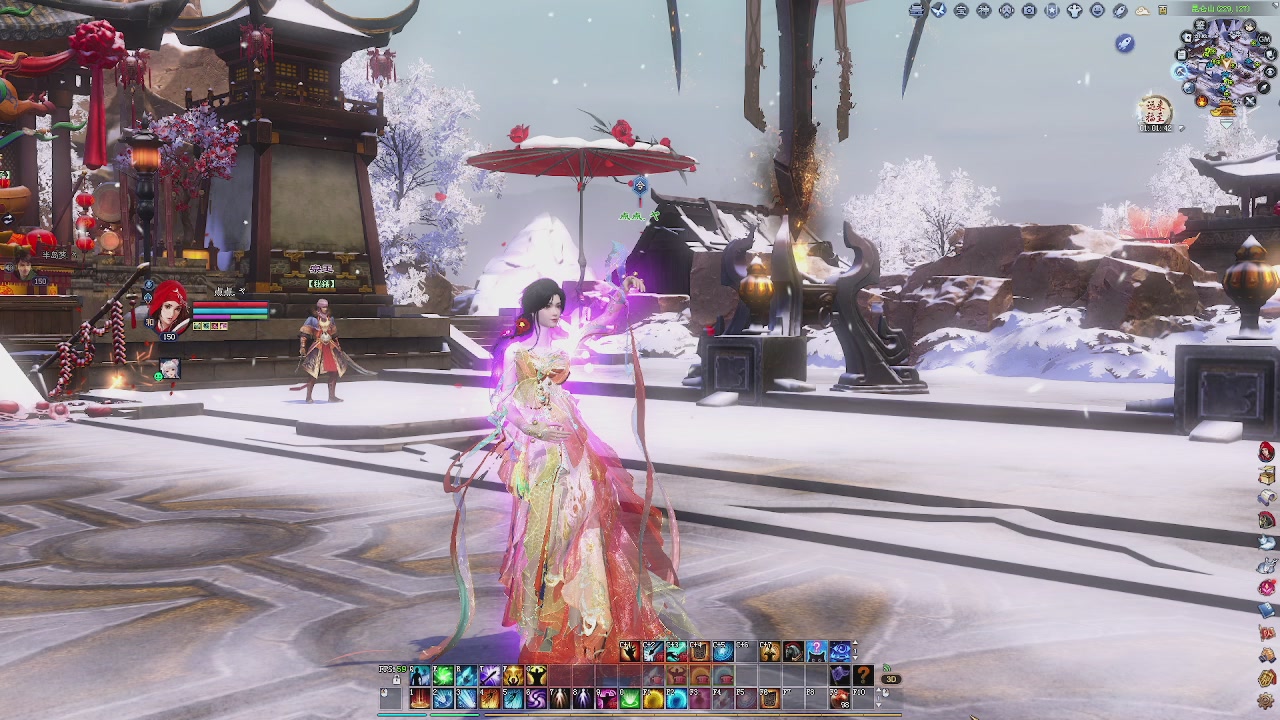Use the purple vortex skill in slot 6
The height and width of the screenshot is (720, 1280).
(536, 699)
